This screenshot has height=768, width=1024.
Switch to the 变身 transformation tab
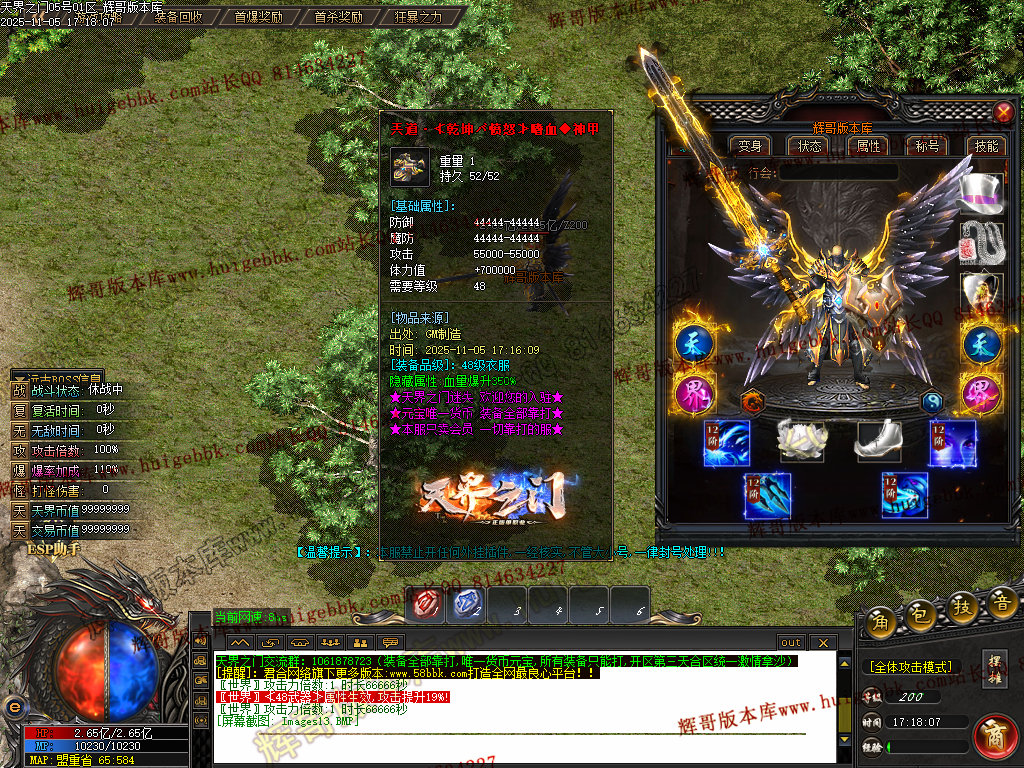click(750, 146)
